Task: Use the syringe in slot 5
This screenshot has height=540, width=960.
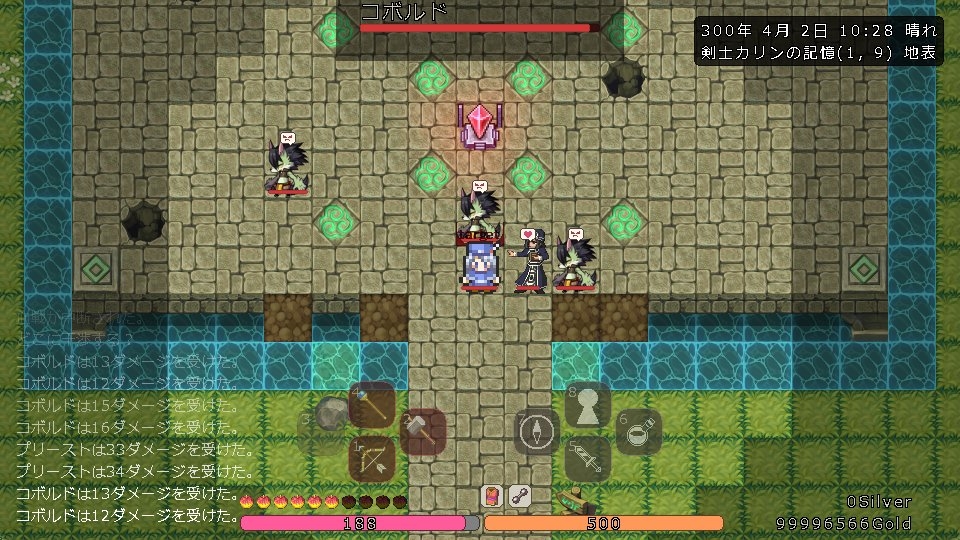Action: click(588, 458)
